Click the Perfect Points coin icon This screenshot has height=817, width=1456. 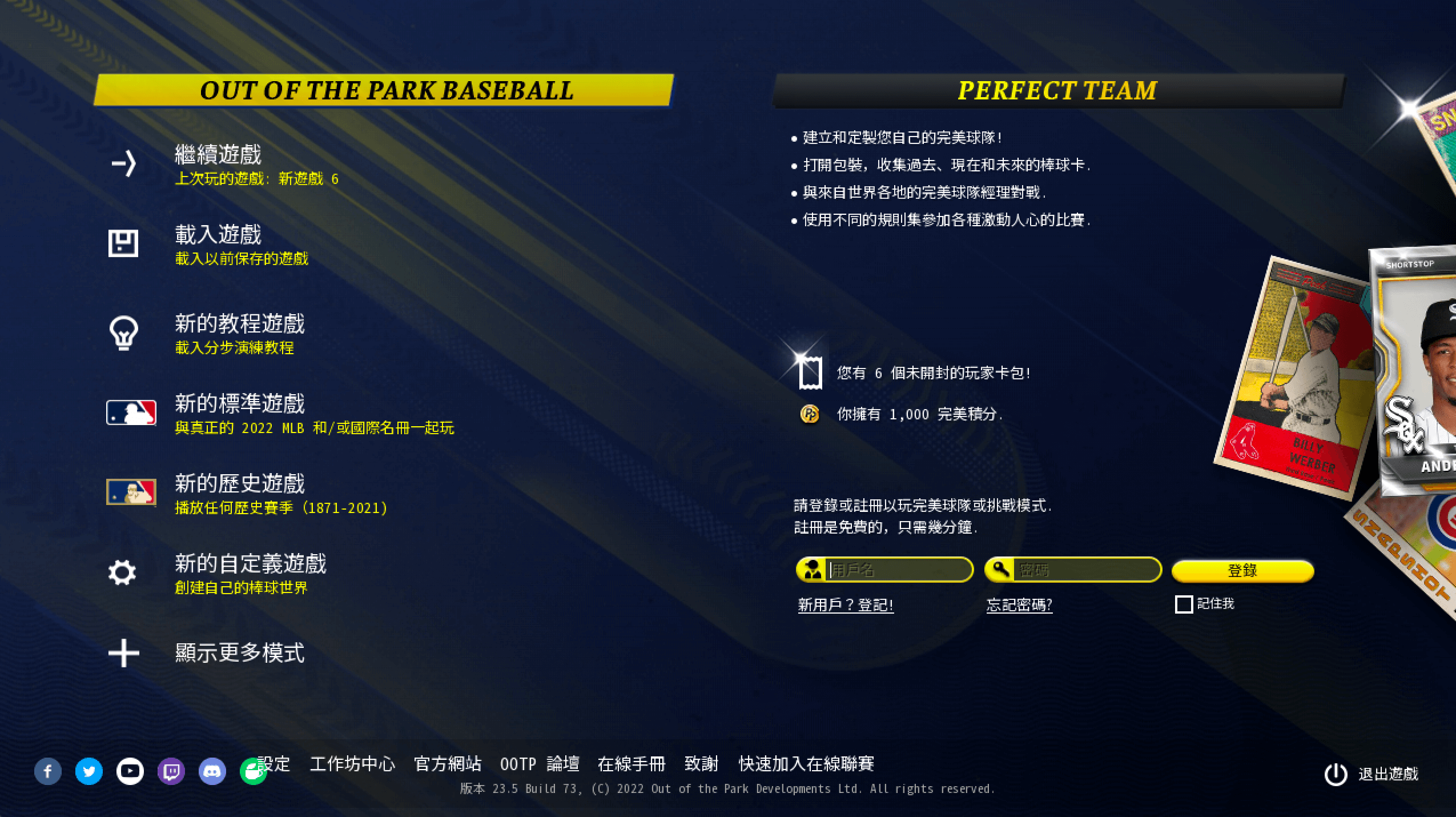[809, 414]
